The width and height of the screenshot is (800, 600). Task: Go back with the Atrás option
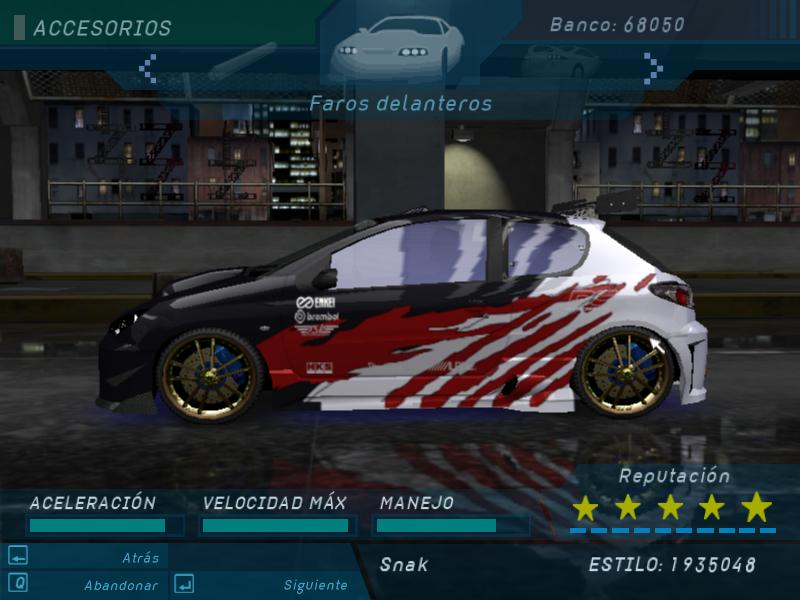(140, 558)
